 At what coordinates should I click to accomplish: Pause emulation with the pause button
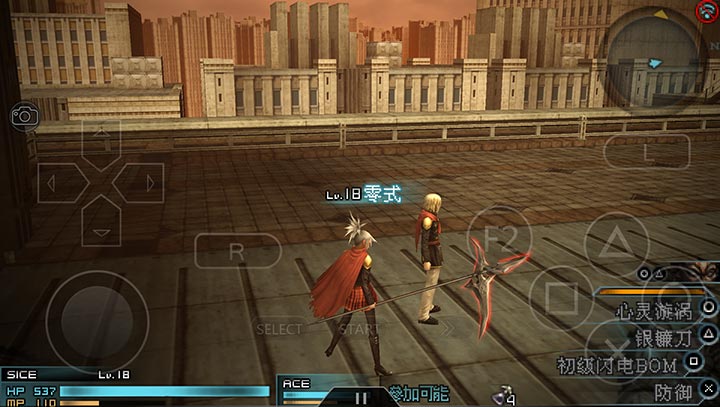tap(362, 397)
